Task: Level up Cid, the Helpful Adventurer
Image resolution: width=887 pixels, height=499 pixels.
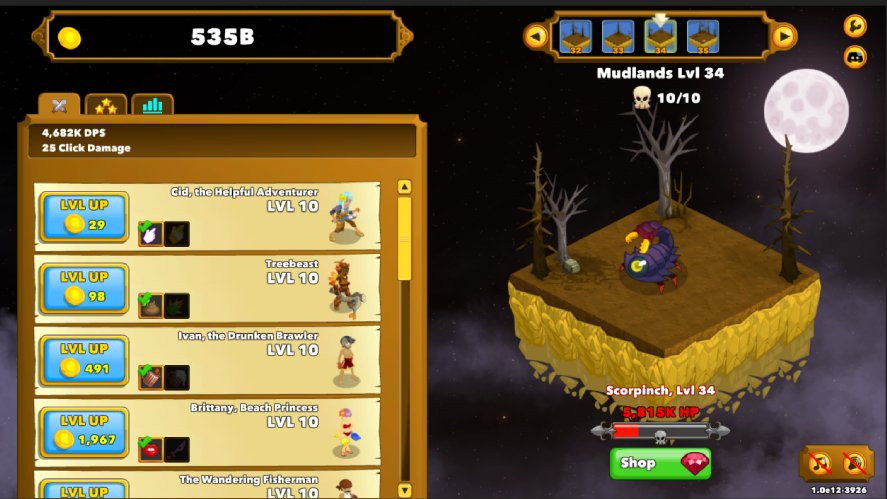Action: pyautogui.click(x=84, y=217)
